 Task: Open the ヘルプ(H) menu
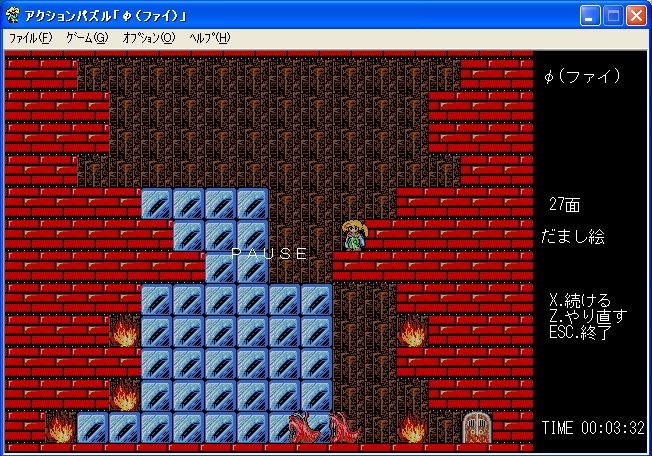coord(209,38)
